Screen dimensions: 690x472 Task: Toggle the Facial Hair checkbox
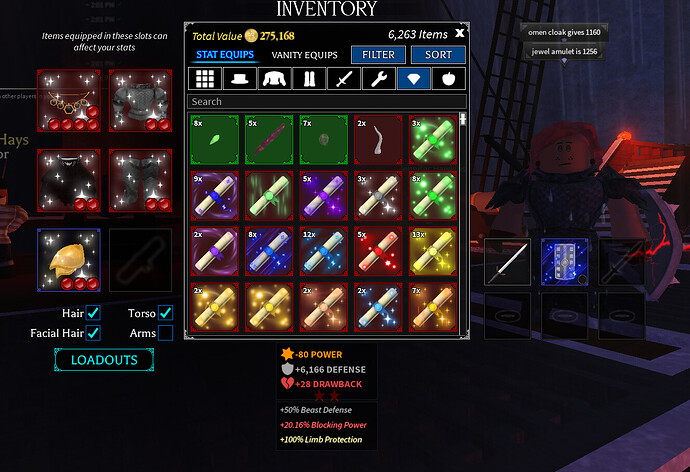pos(93,332)
